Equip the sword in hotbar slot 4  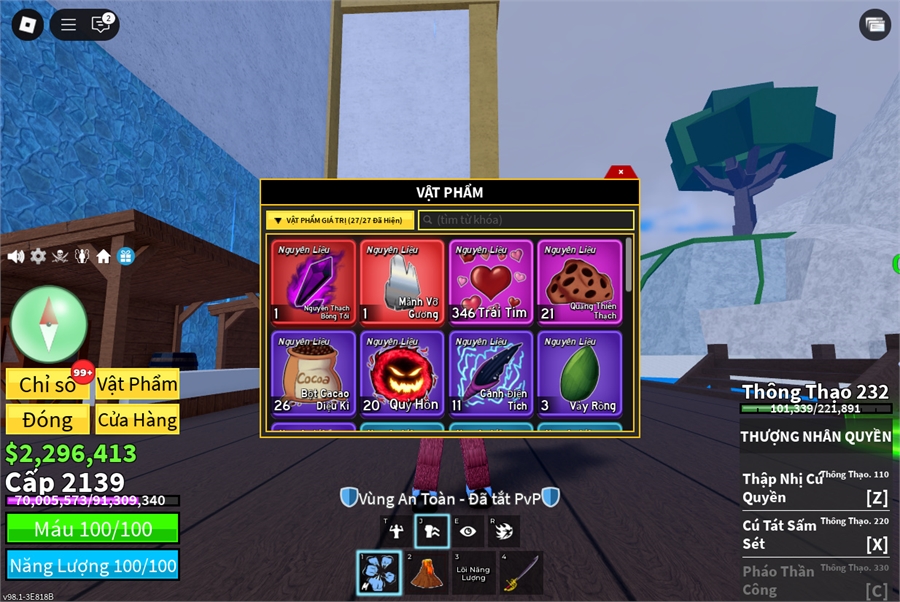(521, 573)
